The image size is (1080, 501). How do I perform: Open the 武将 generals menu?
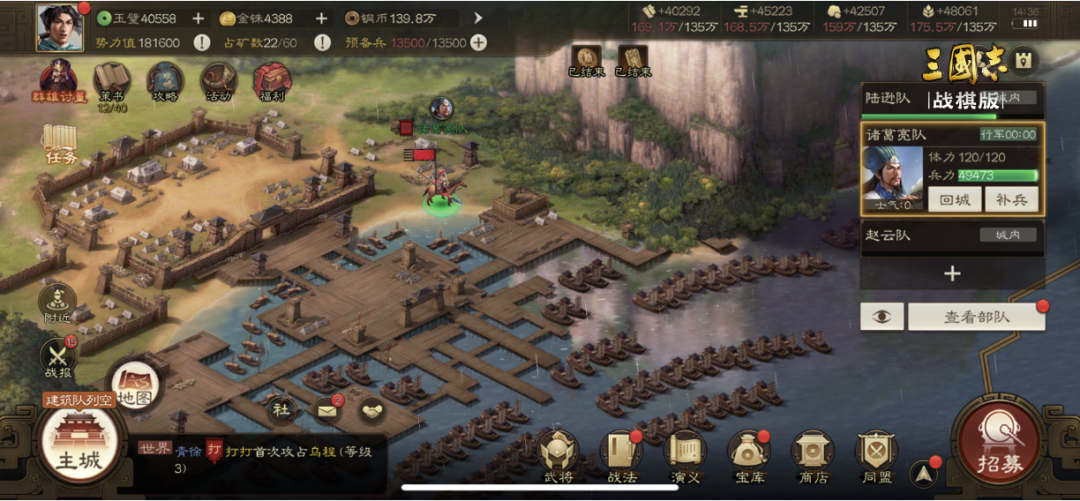click(x=560, y=457)
